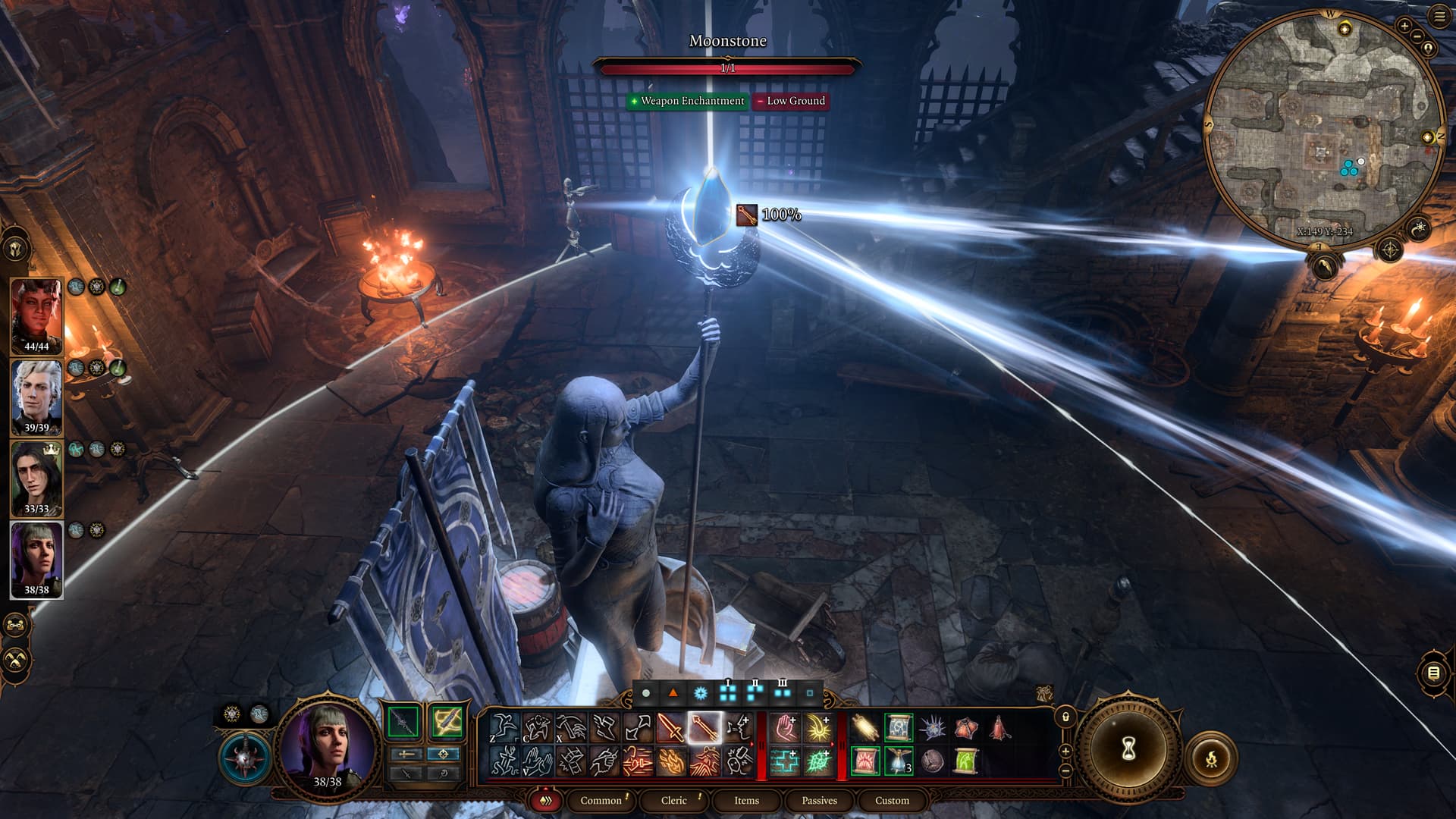Toggle the linked group mode chain icon
1456x819 pixels.
(x=16, y=626)
